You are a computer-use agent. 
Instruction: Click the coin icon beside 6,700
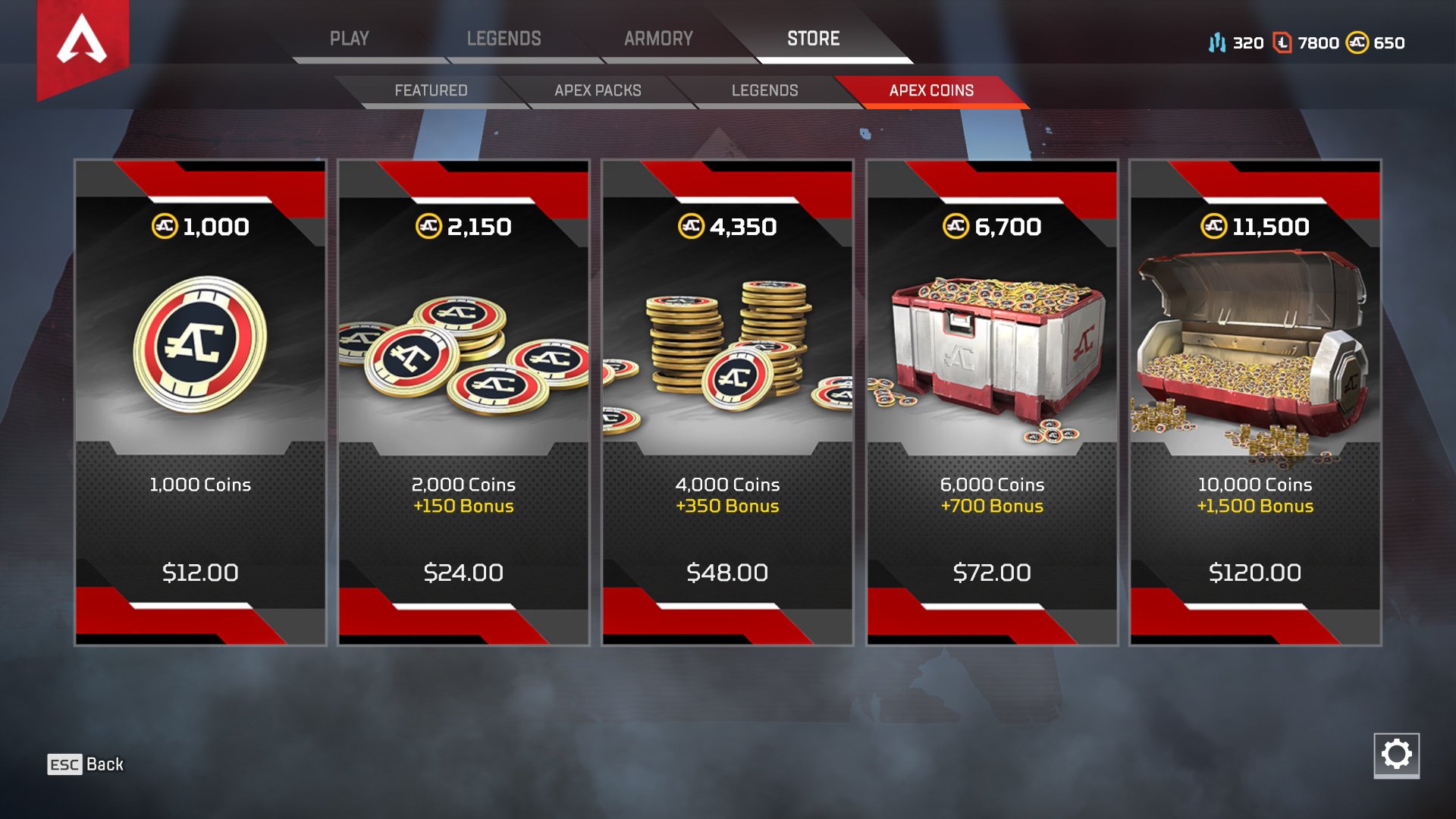(x=958, y=225)
